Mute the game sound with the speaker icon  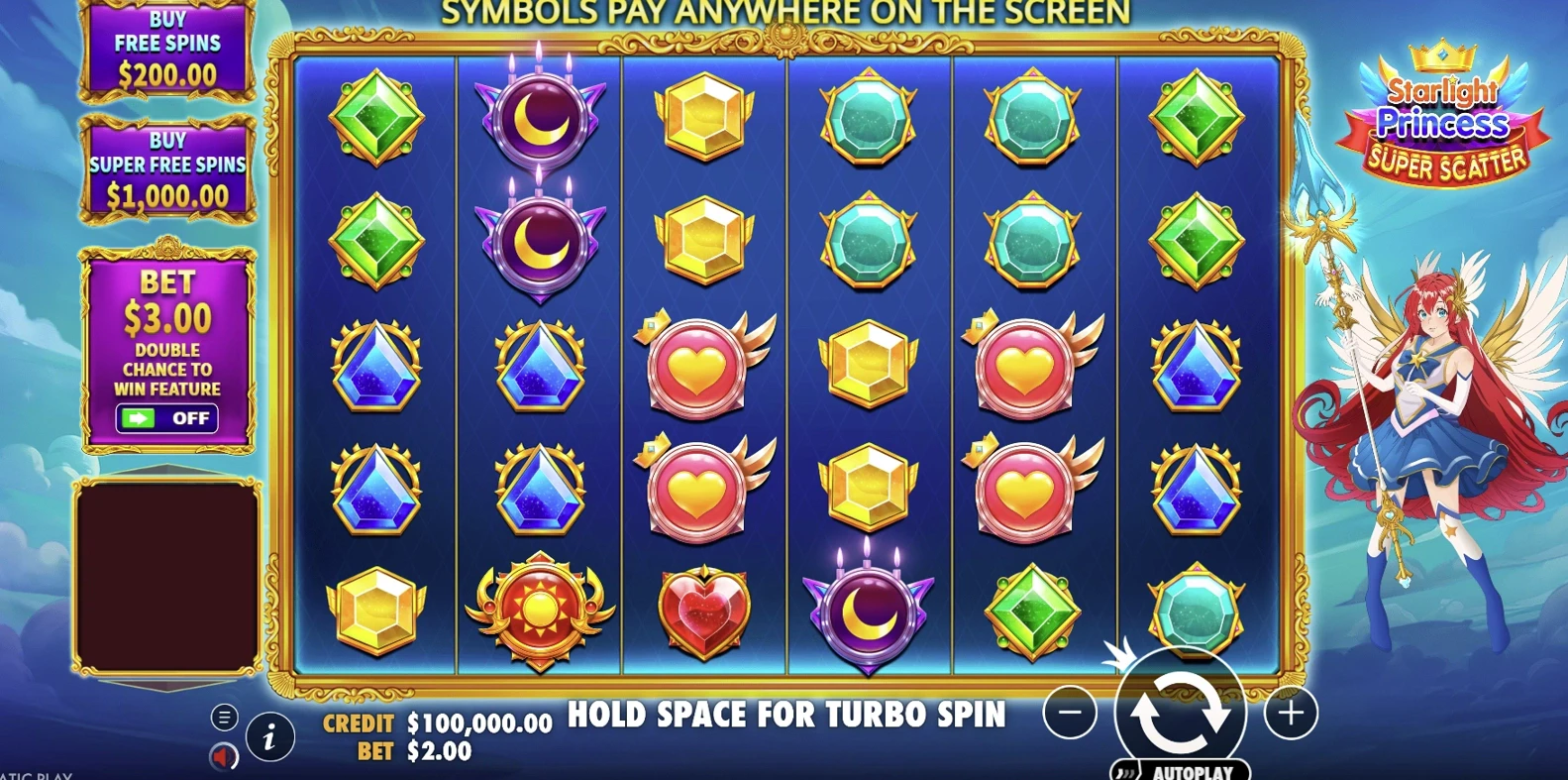point(222,754)
